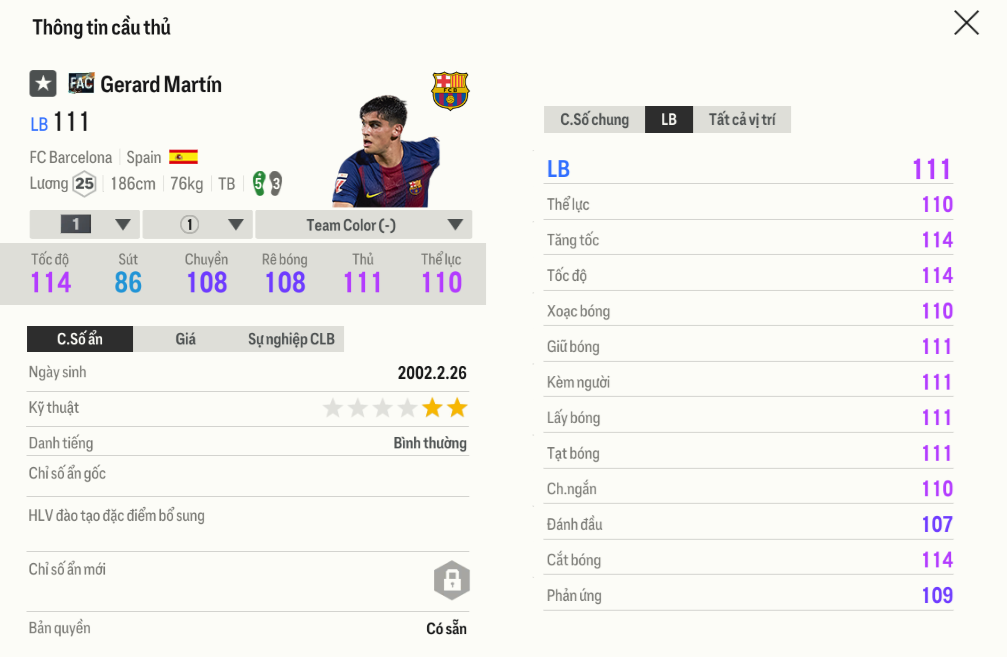Open the circled level 1 dropdown
The height and width of the screenshot is (657, 1007).
point(197,225)
